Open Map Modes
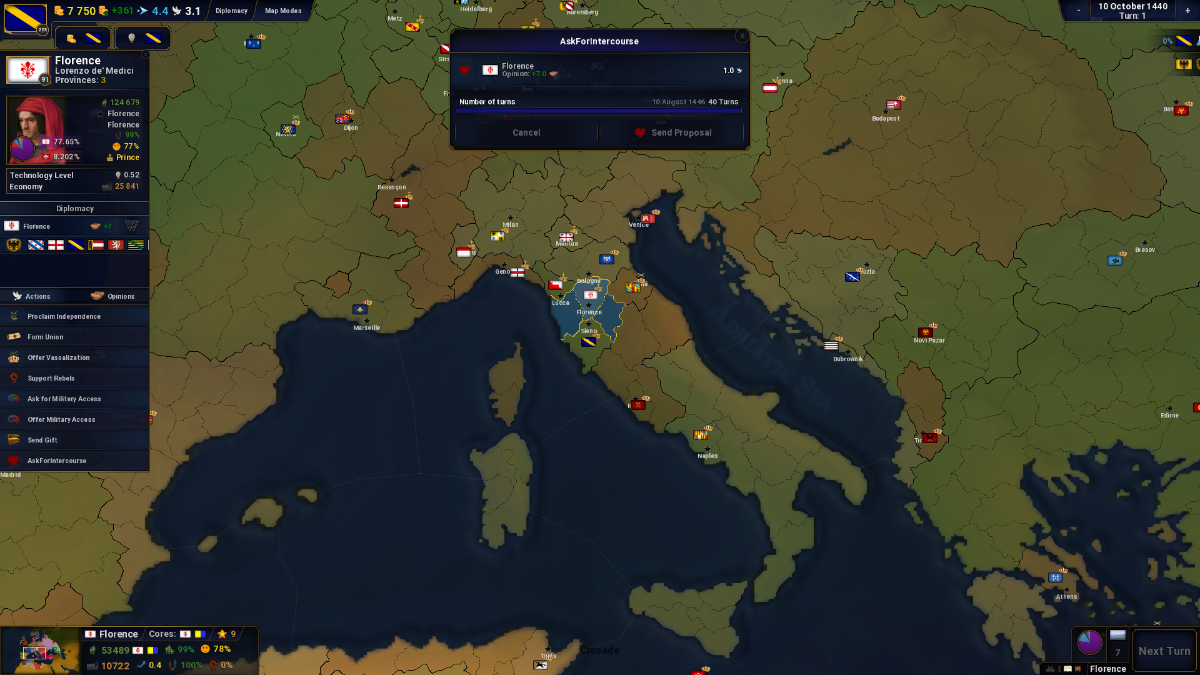The image size is (1200, 675). pyautogui.click(x=283, y=11)
